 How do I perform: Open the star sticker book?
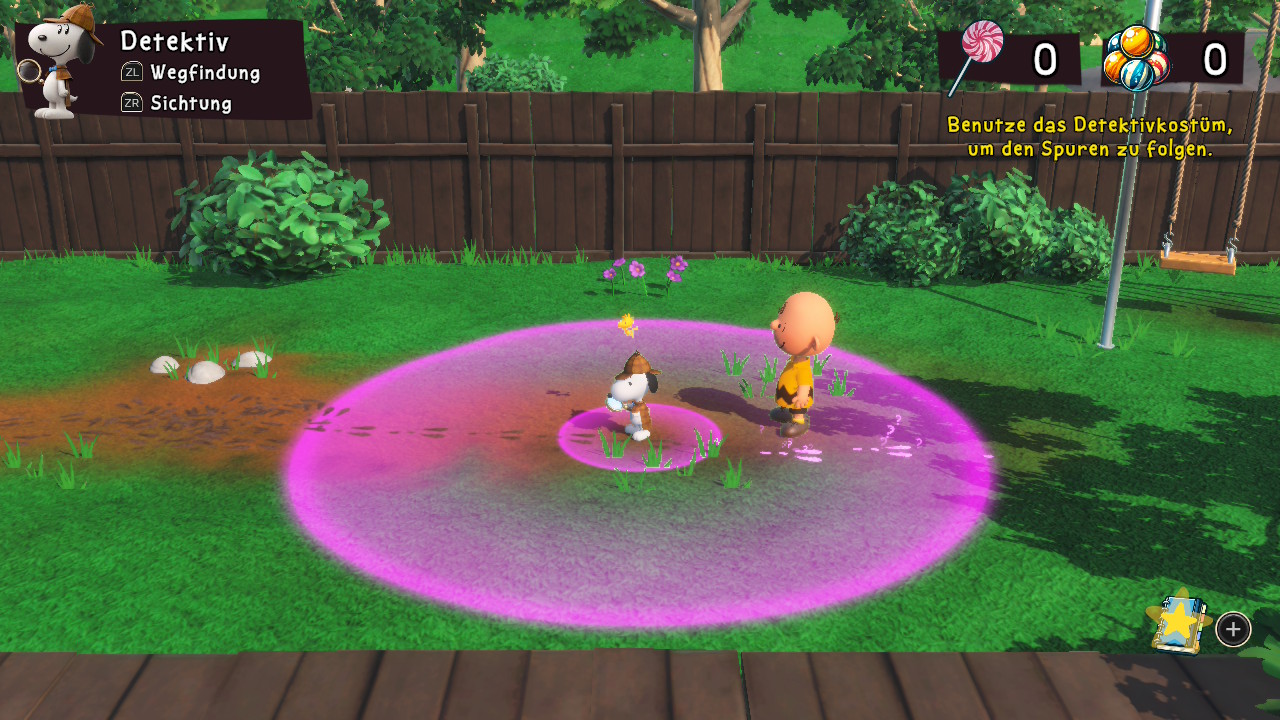click(1180, 624)
